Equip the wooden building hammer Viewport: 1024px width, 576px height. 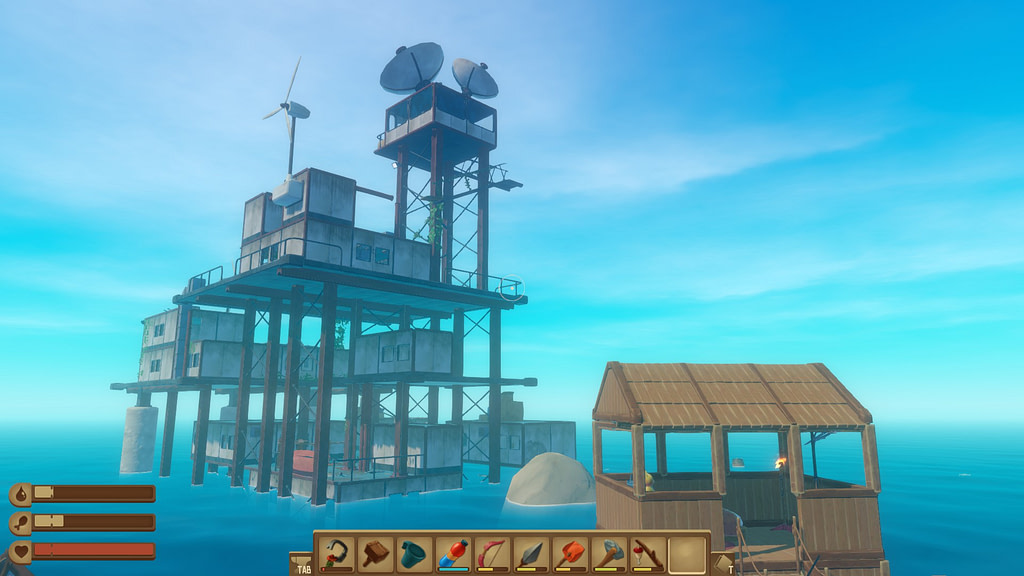coord(376,553)
